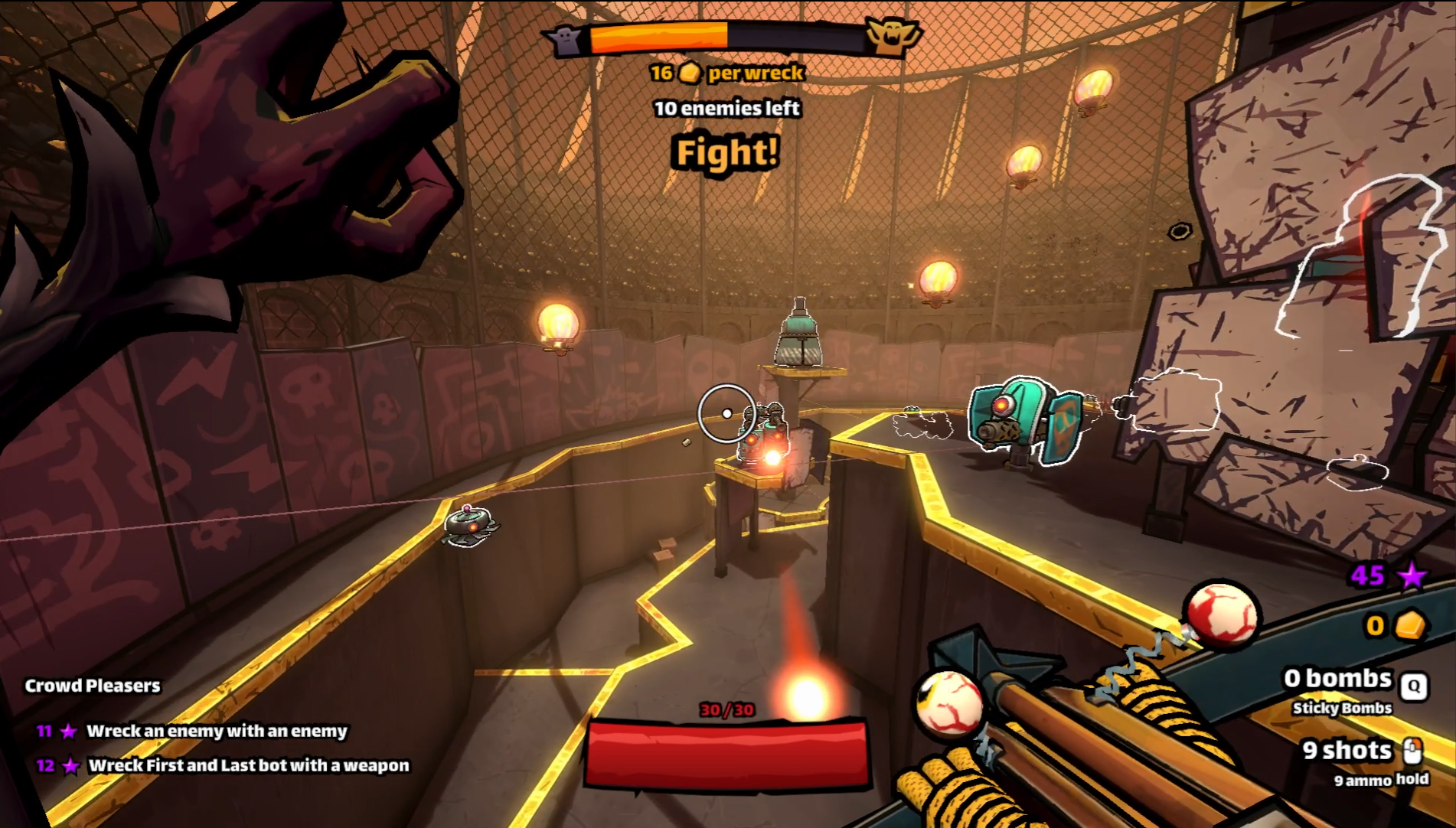The height and width of the screenshot is (828, 1456).
Task: Click the orange goblin face icon
Action: pyautogui.click(x=891, y=36)
